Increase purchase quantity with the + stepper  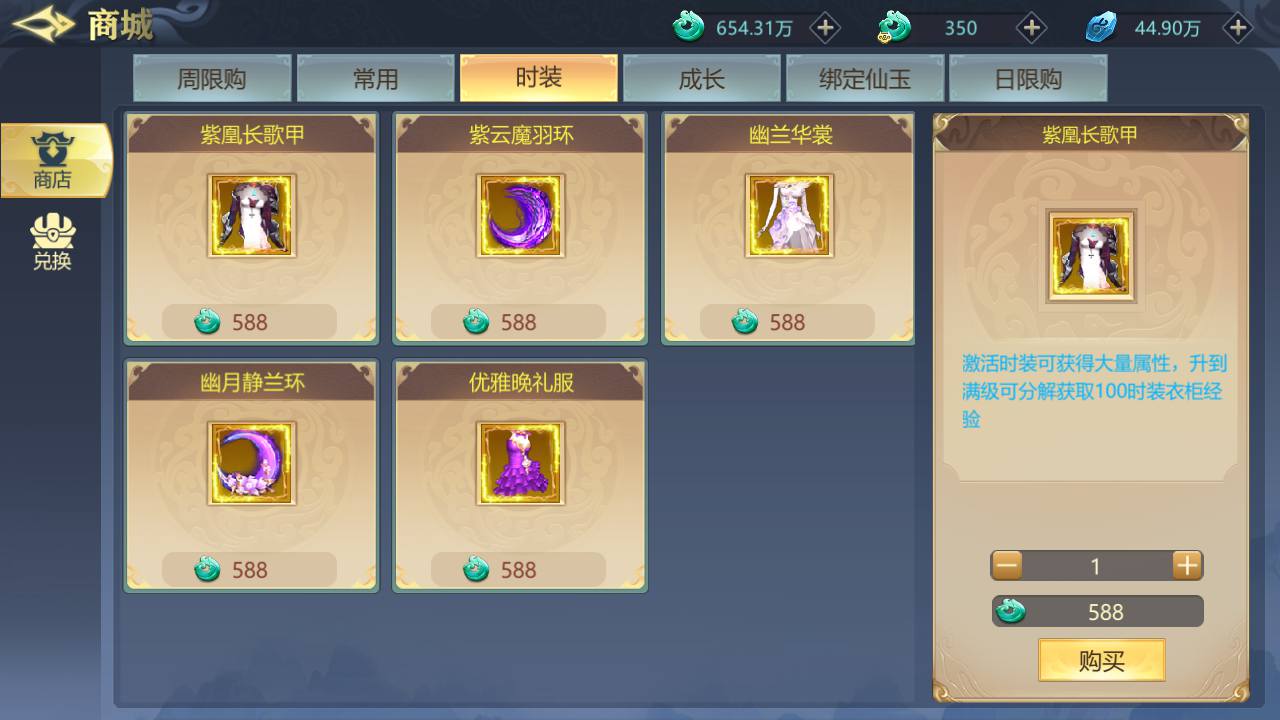1186,565
